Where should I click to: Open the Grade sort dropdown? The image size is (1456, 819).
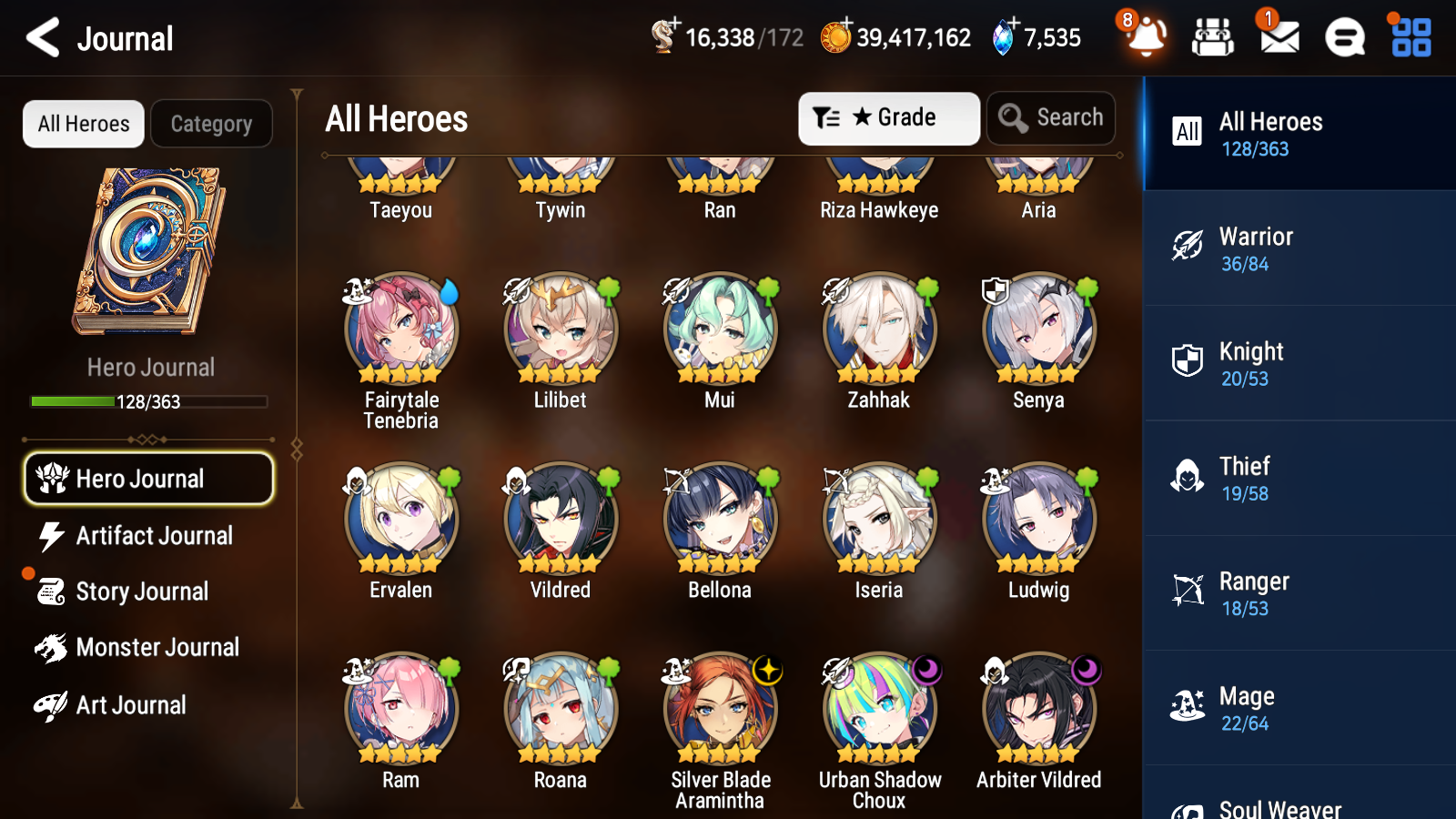pos(888,117)
